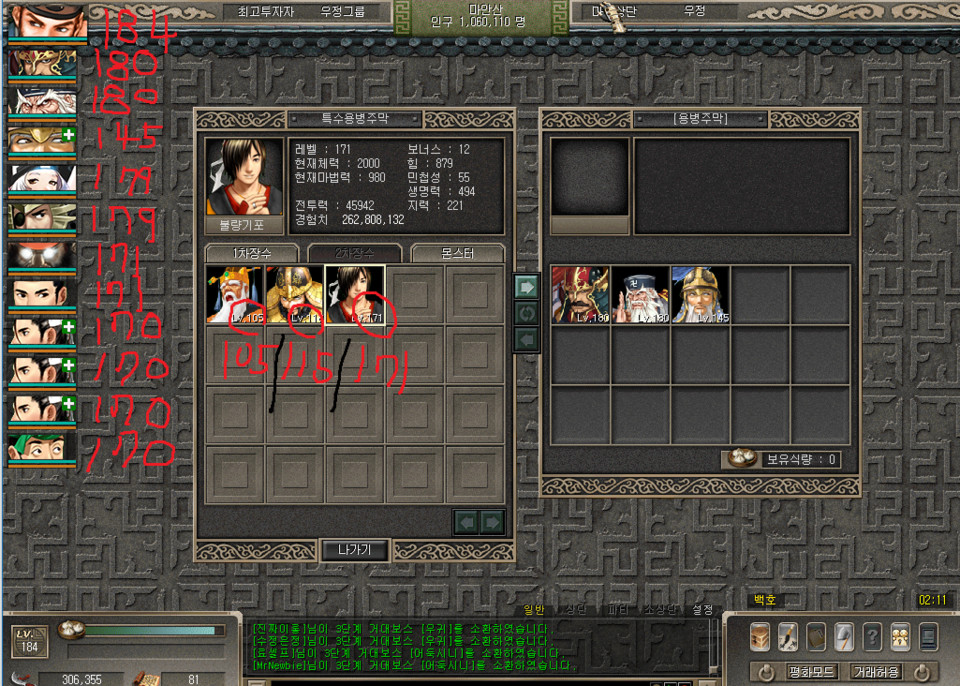960x686 pixels.
Task: Pick the Lv.180 white-haired elder in tent
Action: coord(640,295)
